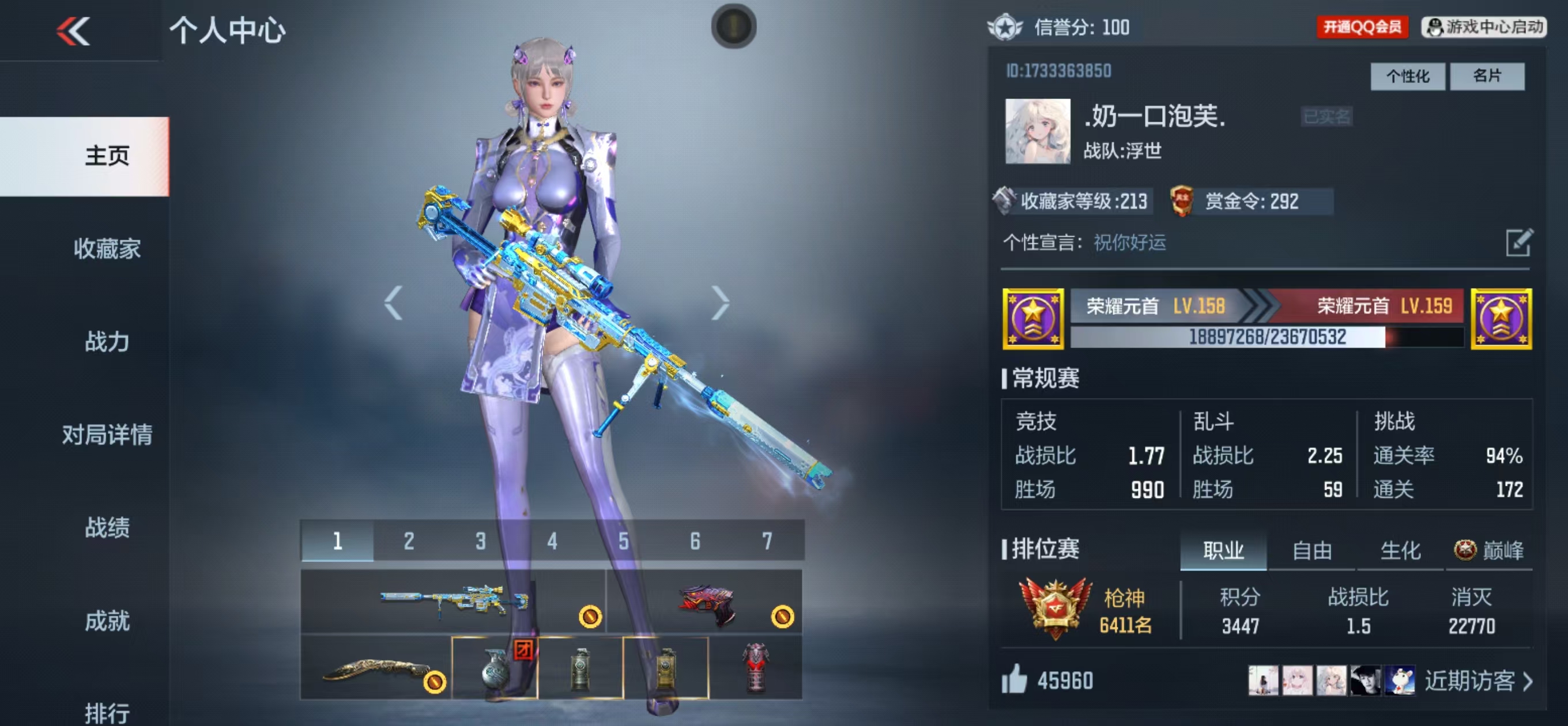Select the 游戏中心启动 button
Image resolution: width=1568 pixels, height=726 pixels.
coord(1483,28)
